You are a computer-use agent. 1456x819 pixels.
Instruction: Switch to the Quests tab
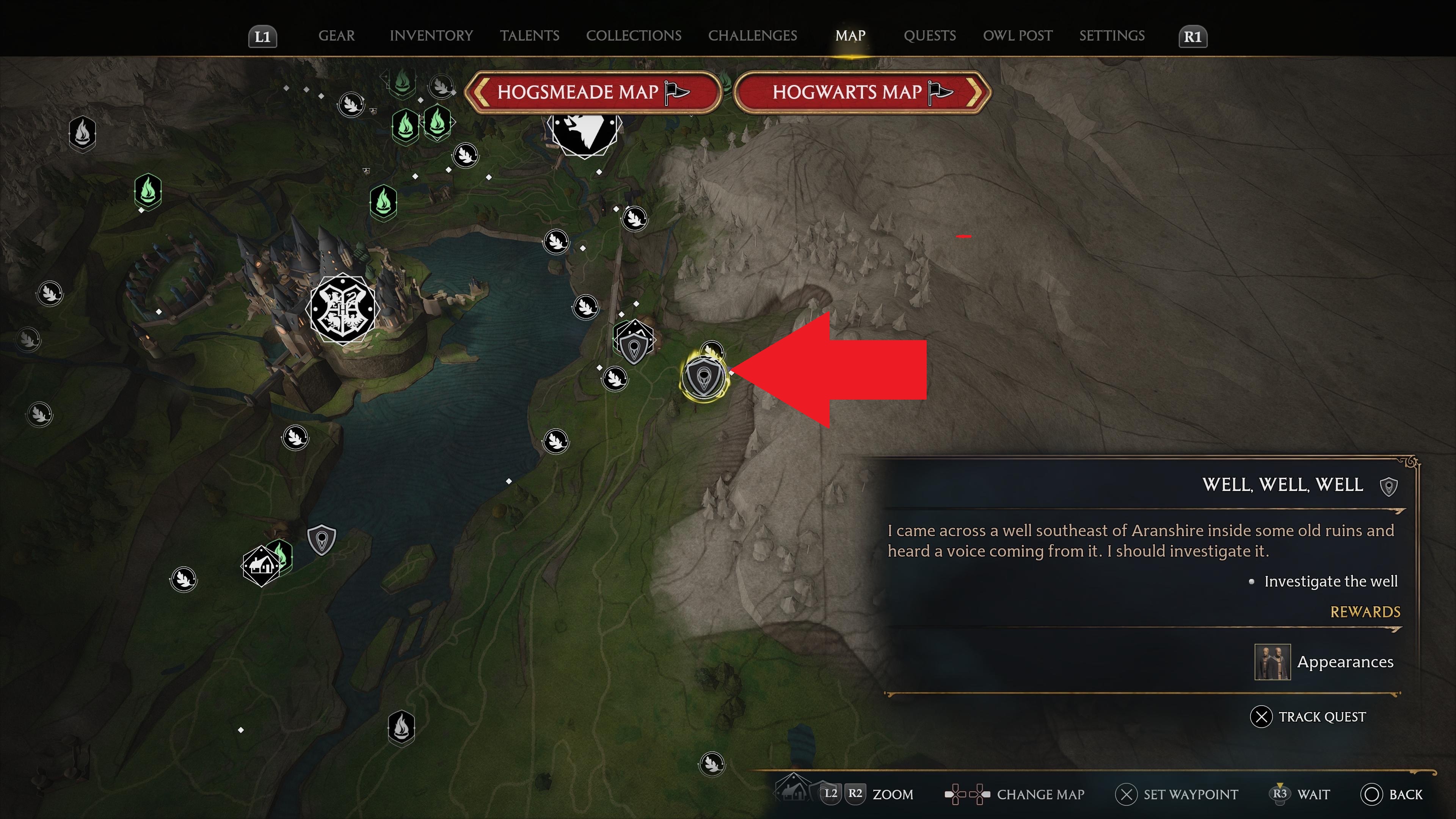tap(930, 36)
